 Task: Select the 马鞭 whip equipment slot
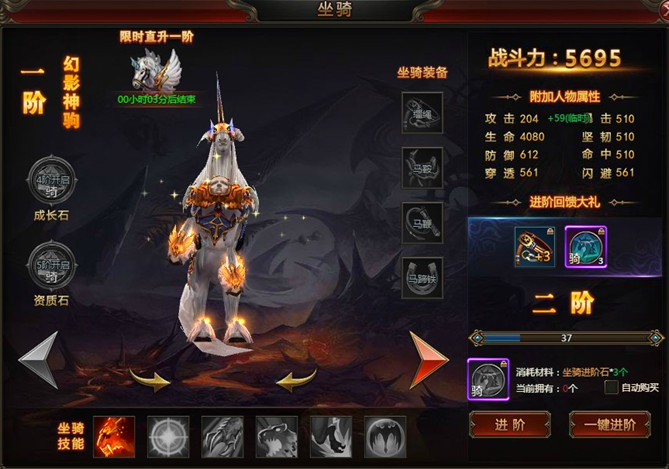tap(422, 220)
